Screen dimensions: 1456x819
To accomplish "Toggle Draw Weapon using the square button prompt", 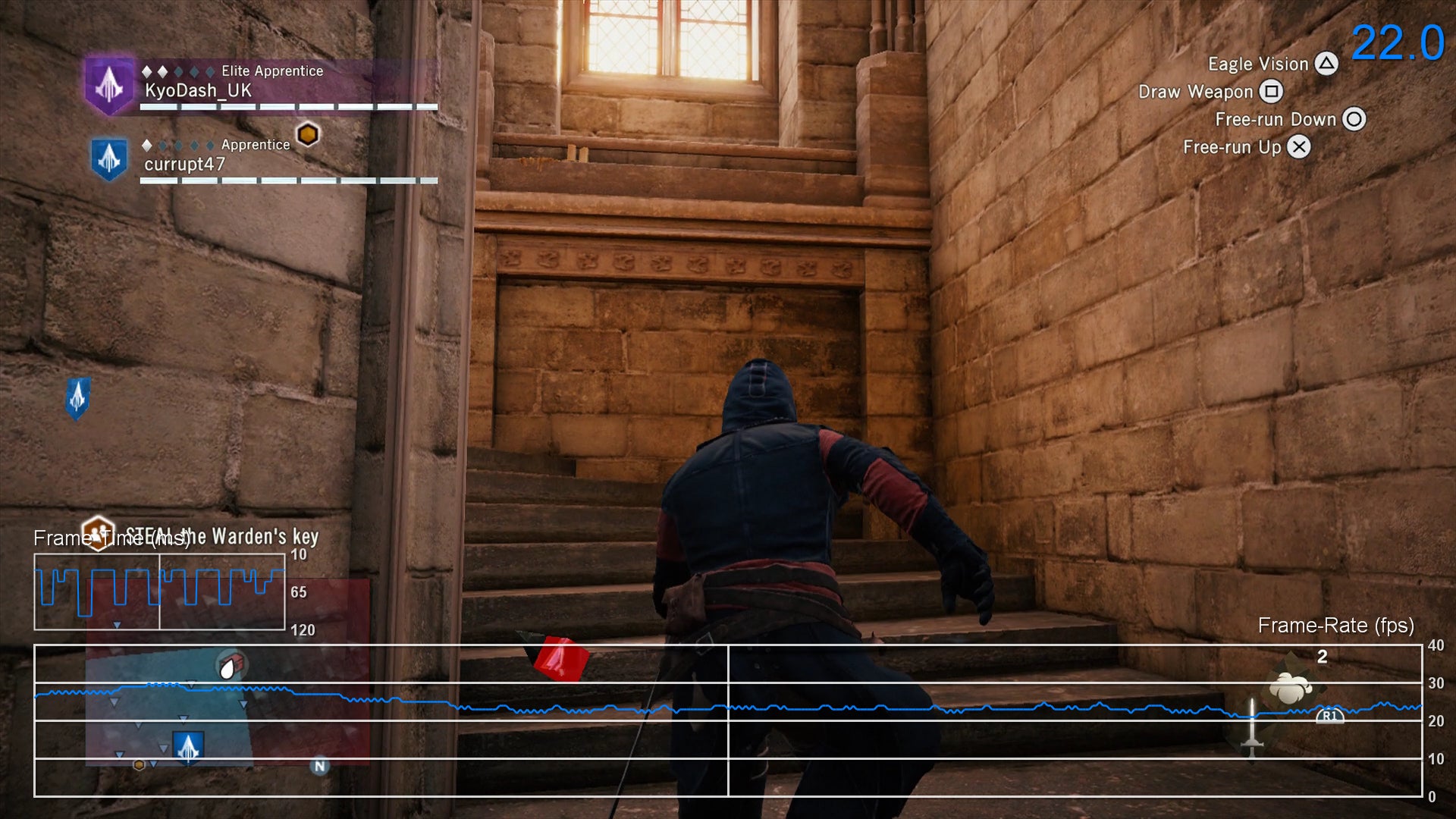I will coord(1273,91).
